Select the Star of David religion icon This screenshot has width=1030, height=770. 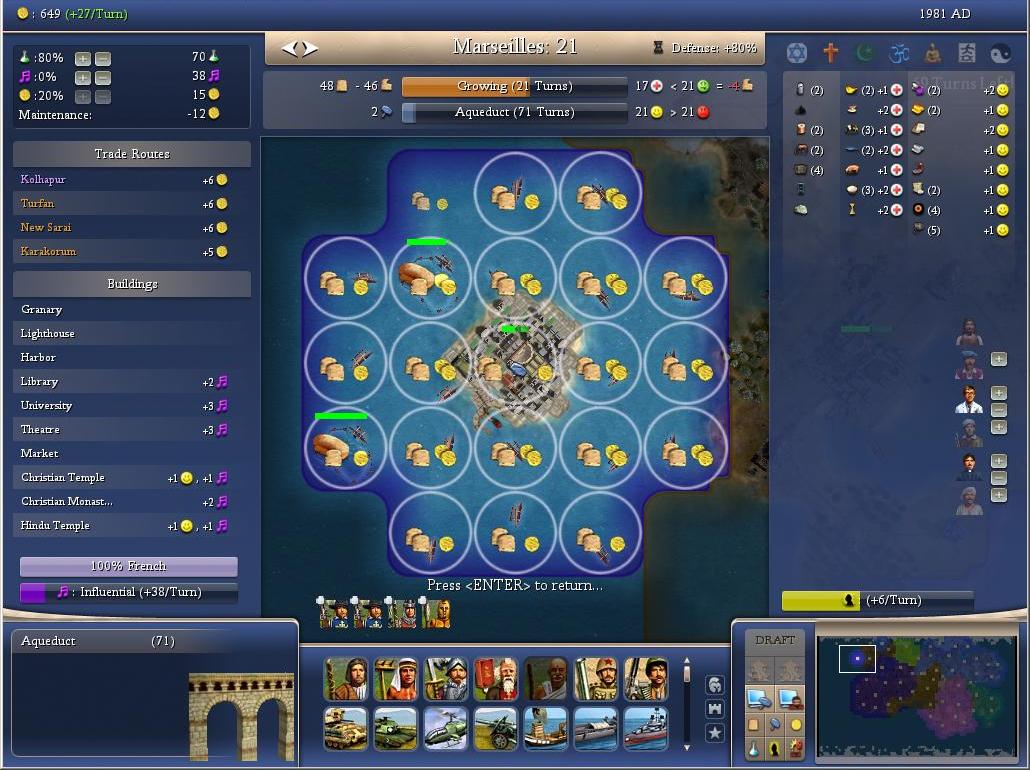(x=796, y=52)
